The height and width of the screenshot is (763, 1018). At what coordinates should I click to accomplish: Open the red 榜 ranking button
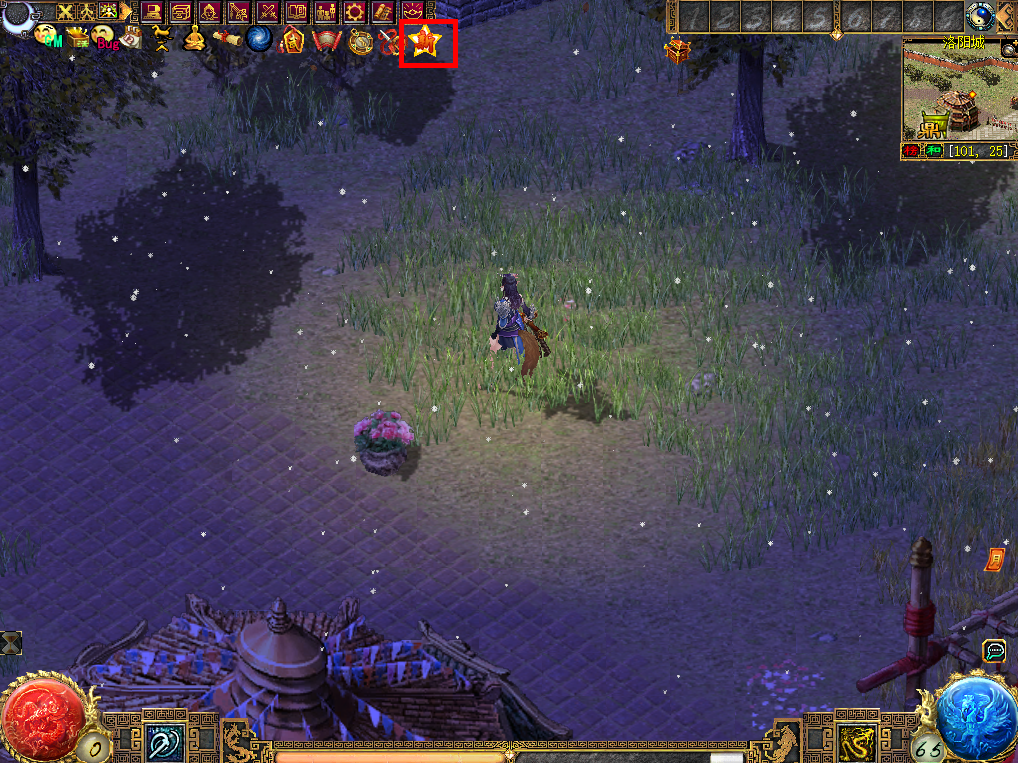pyautogui.click(x=910, y=151)
